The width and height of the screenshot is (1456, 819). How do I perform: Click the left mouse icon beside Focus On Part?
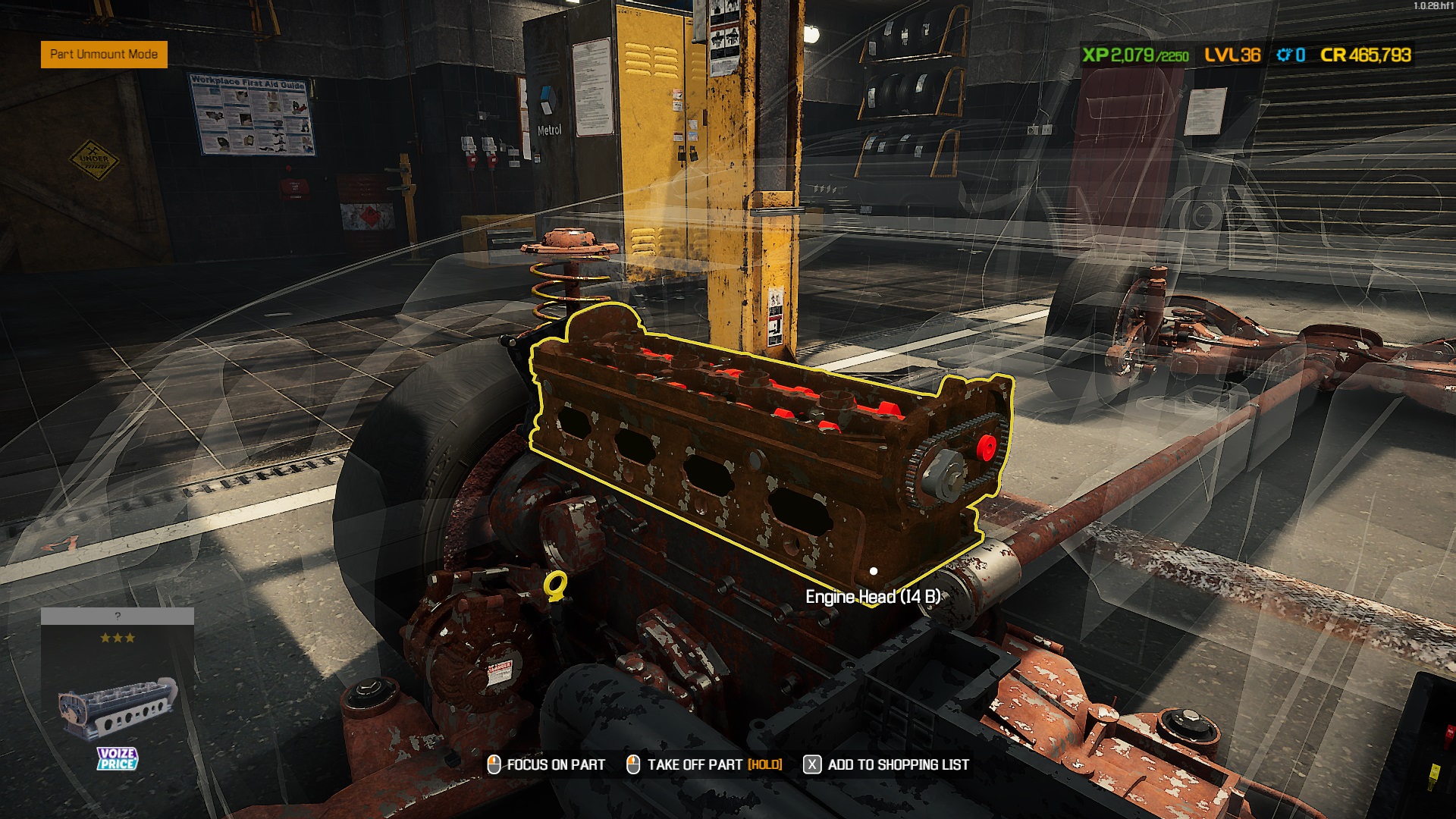pyautogui.click(x=494, y=765)
